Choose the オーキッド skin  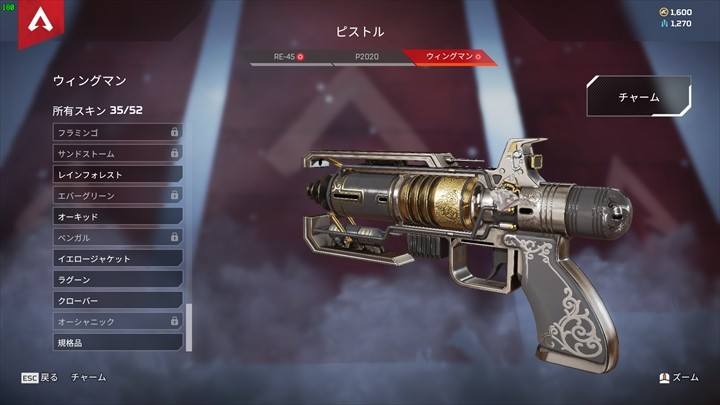tap(116, 216)
